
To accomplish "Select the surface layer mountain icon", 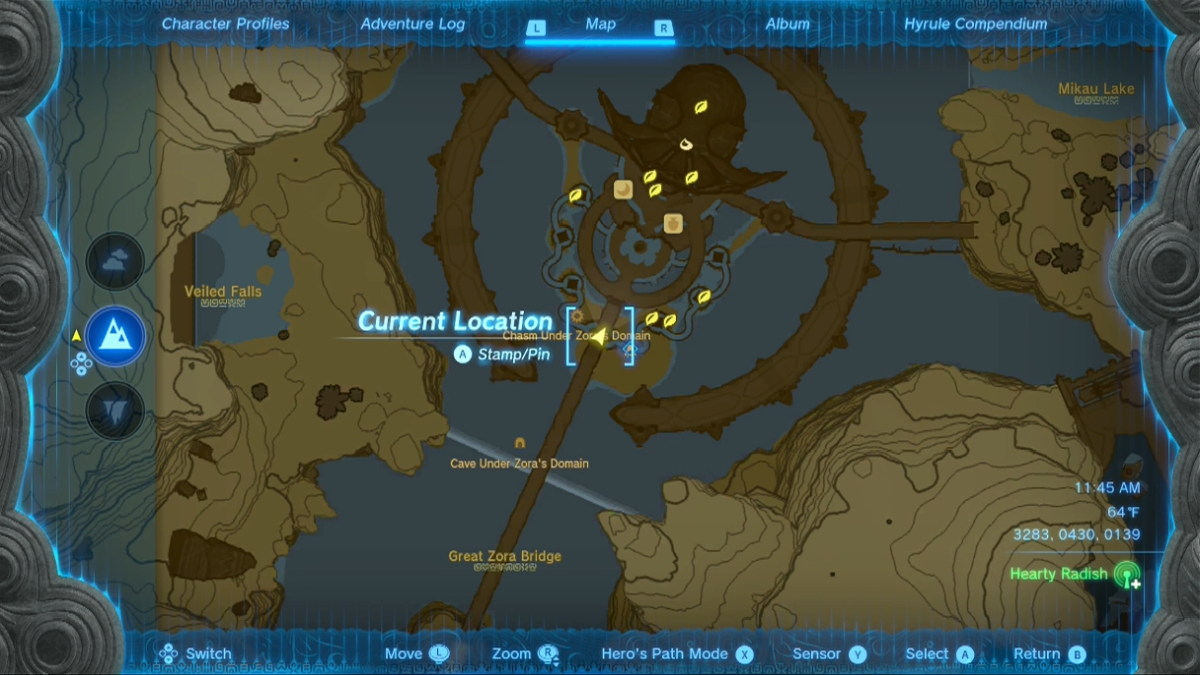I will (x=115, y=336).
